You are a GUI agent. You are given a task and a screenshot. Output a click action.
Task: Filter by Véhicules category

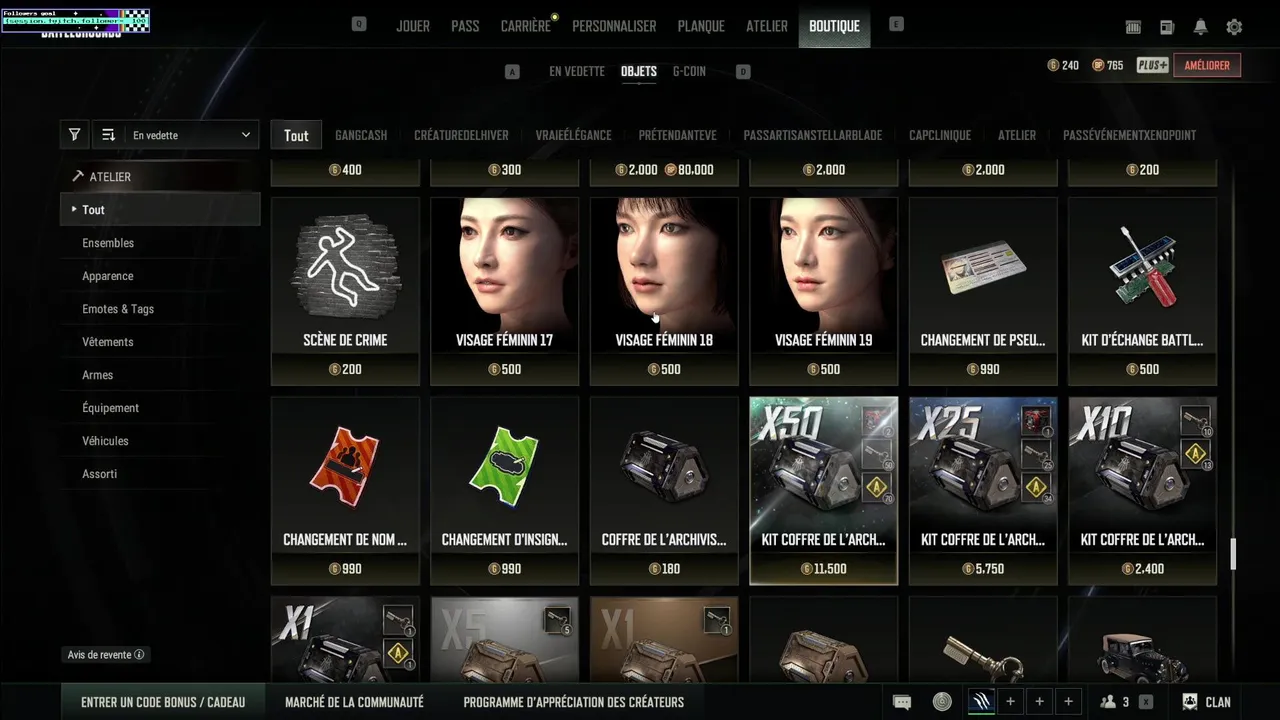click(105, 441)
